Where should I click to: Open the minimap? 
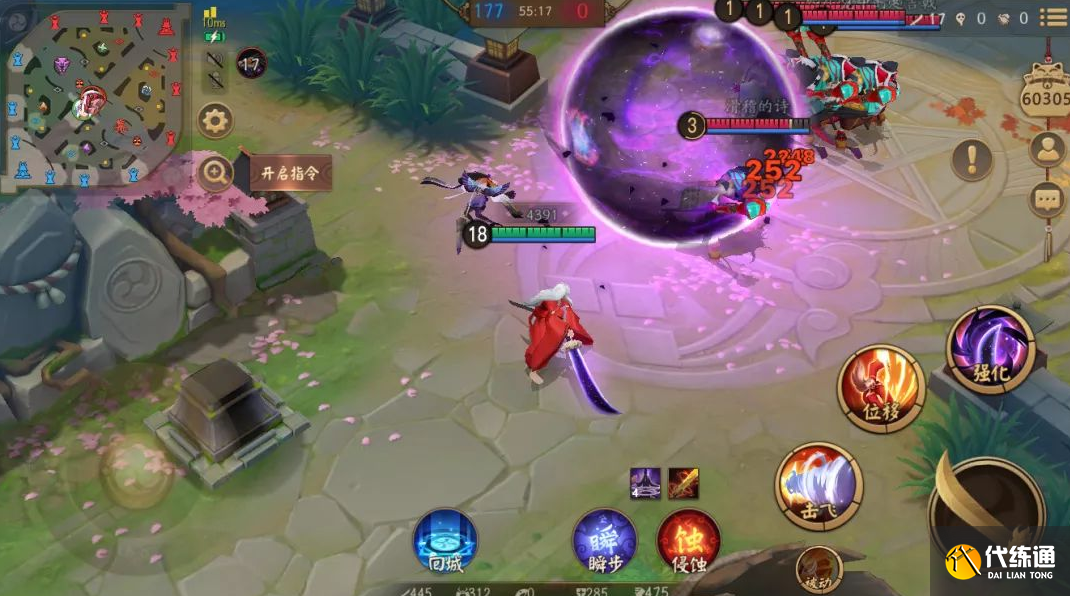(x=95, y=95)
